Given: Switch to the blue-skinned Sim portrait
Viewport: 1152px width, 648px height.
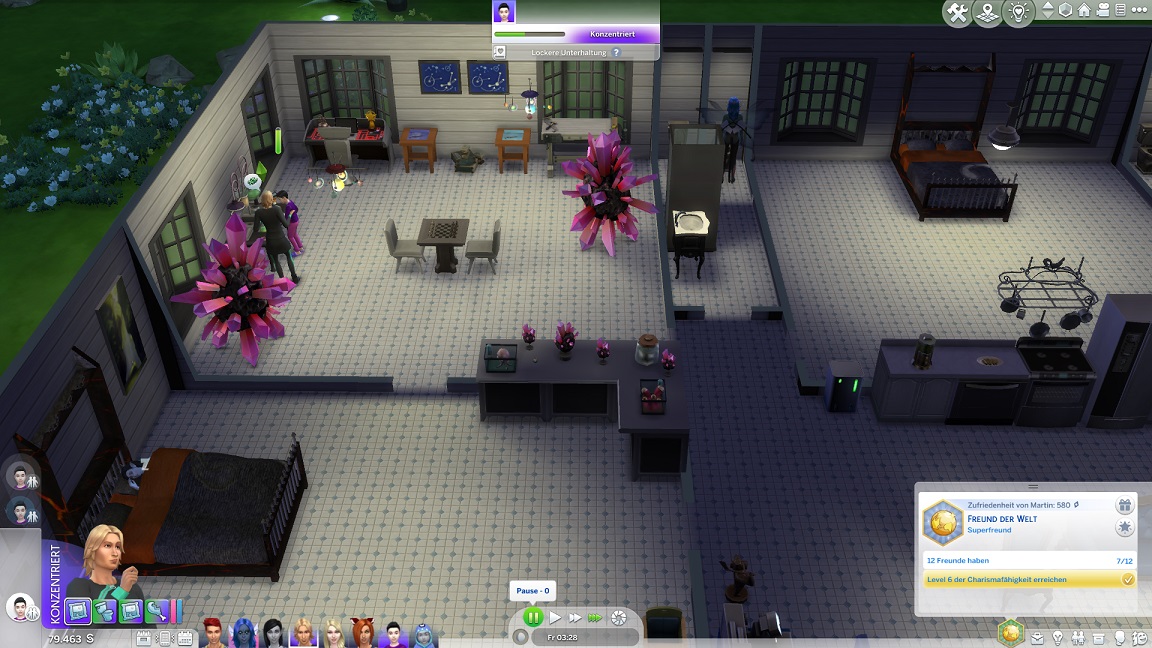Looking at the screenshot, I should (x=244, y=632).
